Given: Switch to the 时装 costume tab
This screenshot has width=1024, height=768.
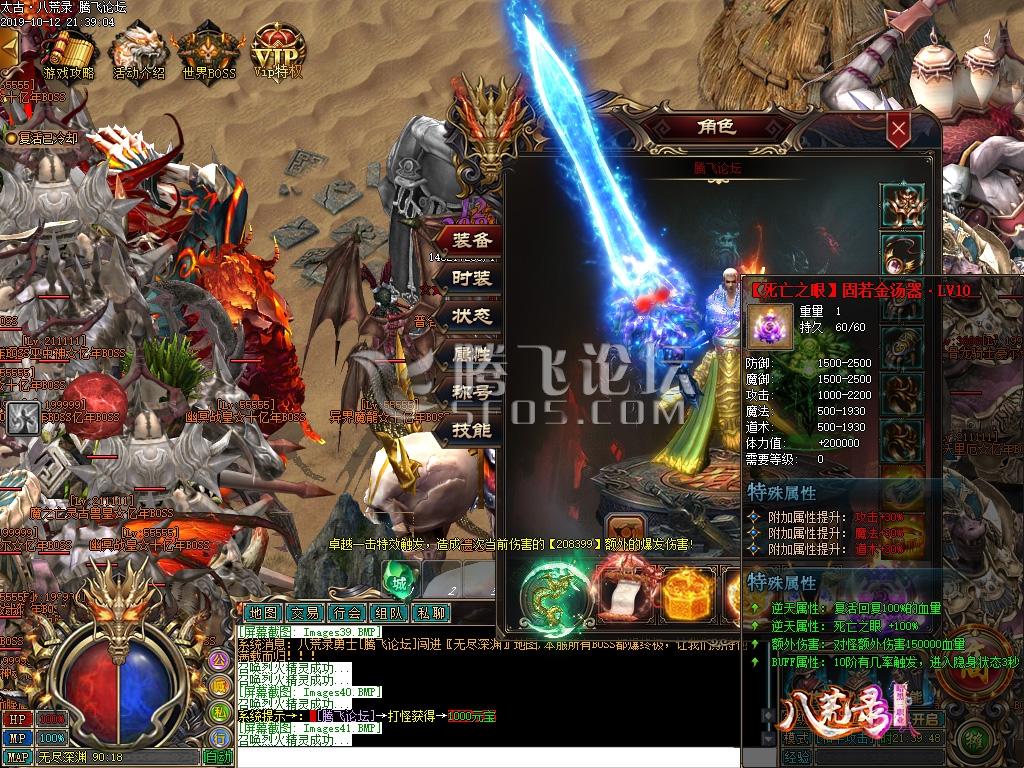Looking at the screenshot, I should coord(471,279).
